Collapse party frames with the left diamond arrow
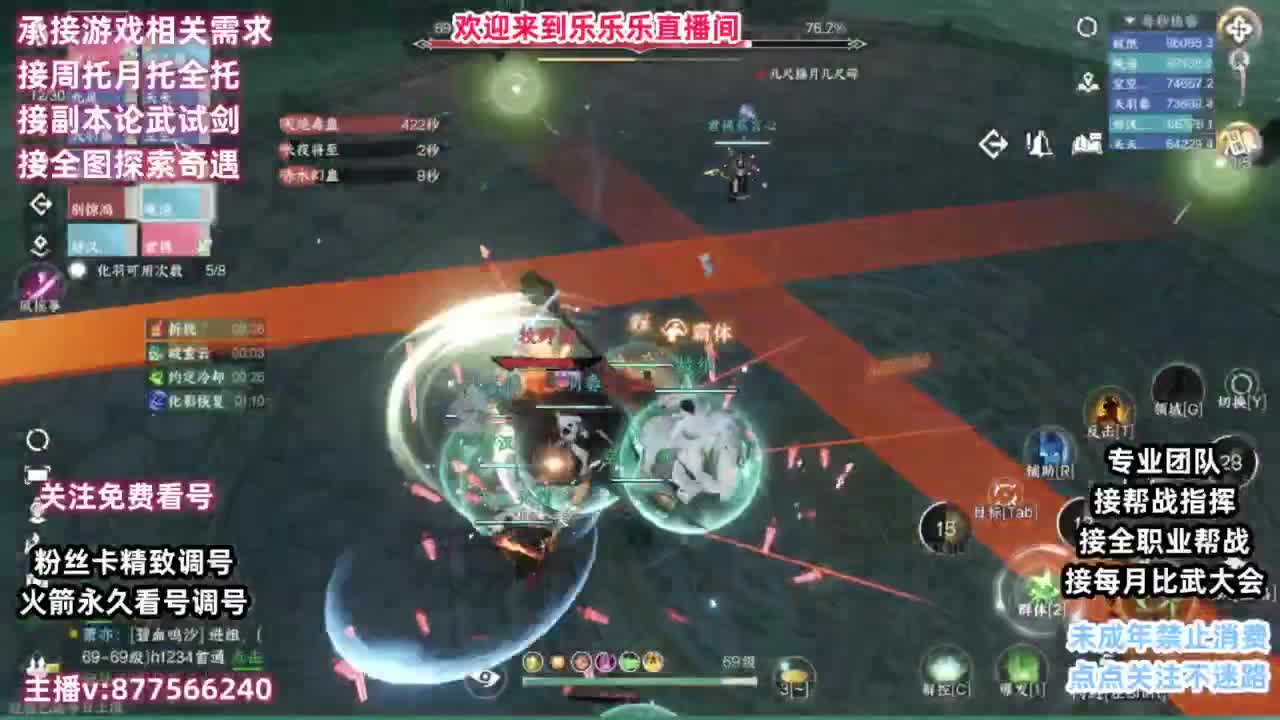Image resolution: width=1280 pixels, height=720 pixels. click(40, 205)
